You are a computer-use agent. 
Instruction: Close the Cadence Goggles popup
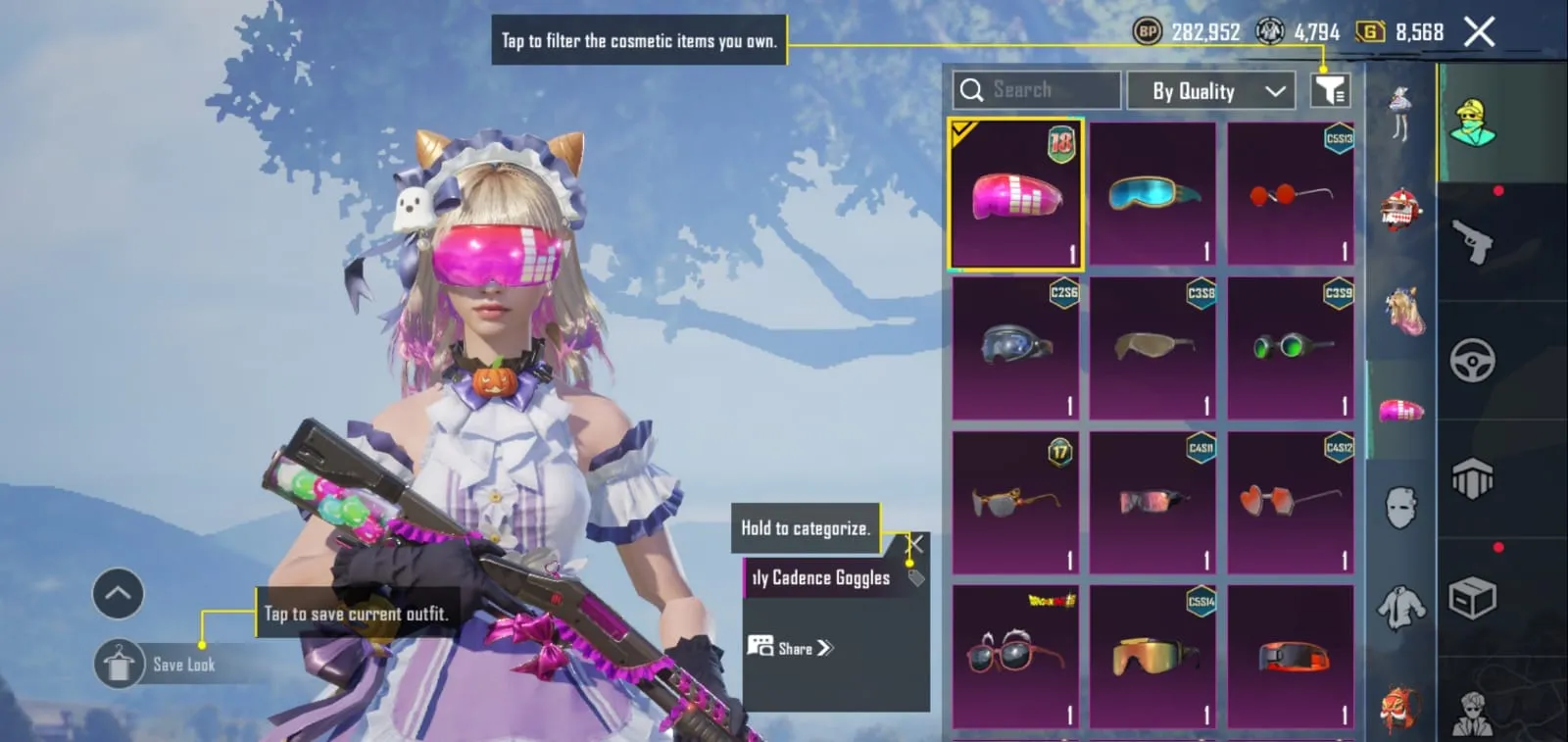pyautogui.click(x=914, y=543)
